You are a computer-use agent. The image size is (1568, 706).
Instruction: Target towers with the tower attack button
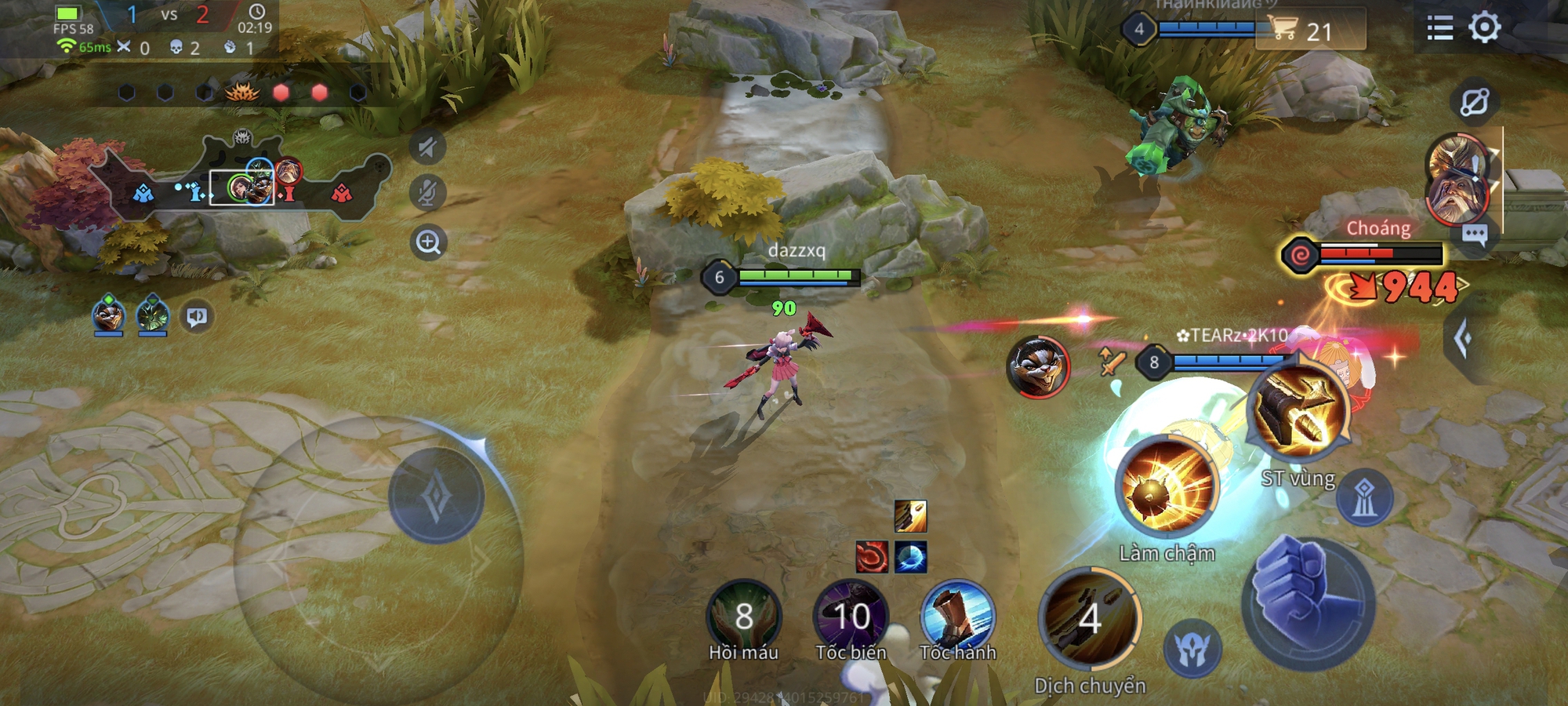[1364, 498]
